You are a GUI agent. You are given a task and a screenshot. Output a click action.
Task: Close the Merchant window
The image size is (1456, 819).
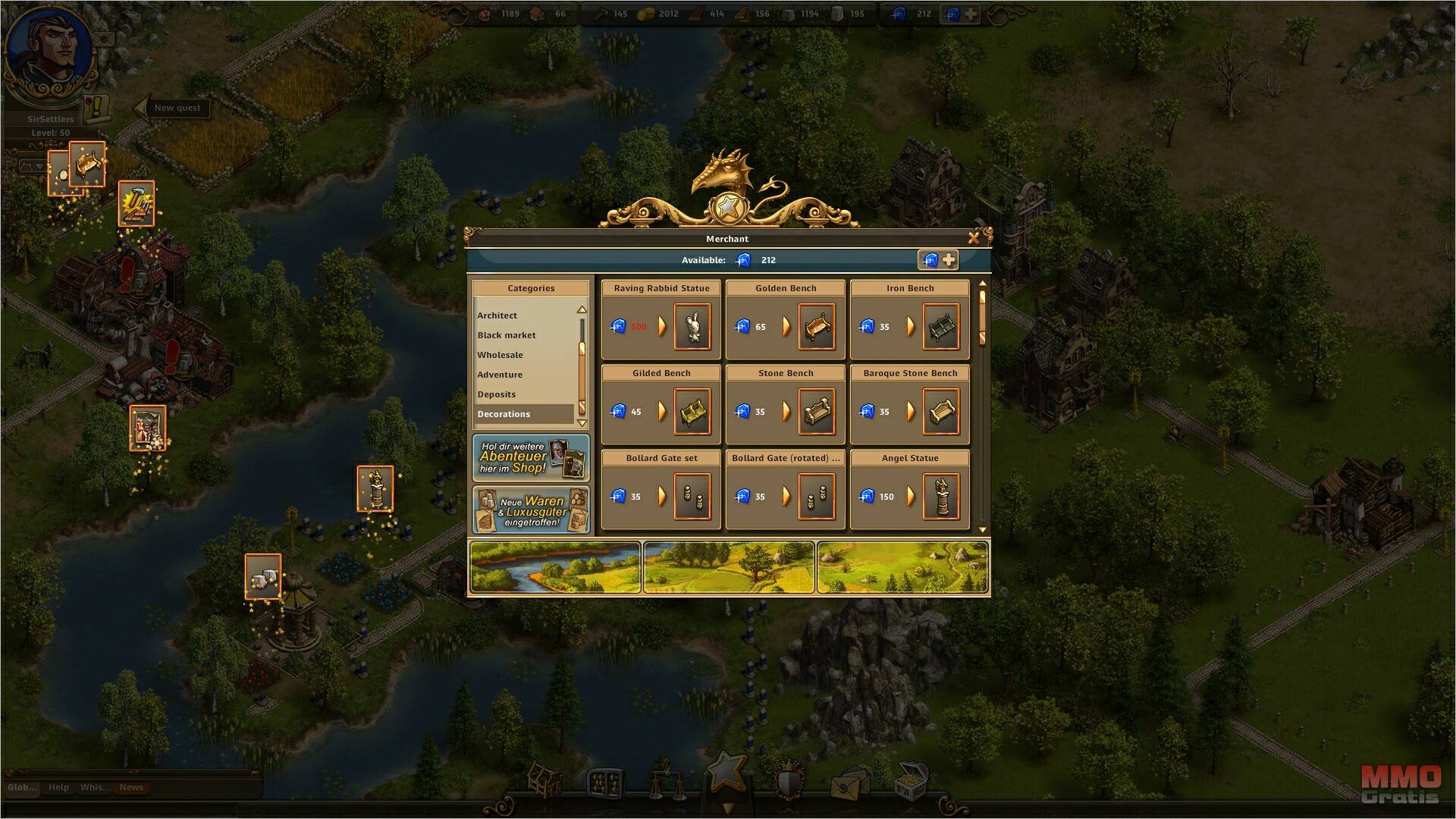974,238
